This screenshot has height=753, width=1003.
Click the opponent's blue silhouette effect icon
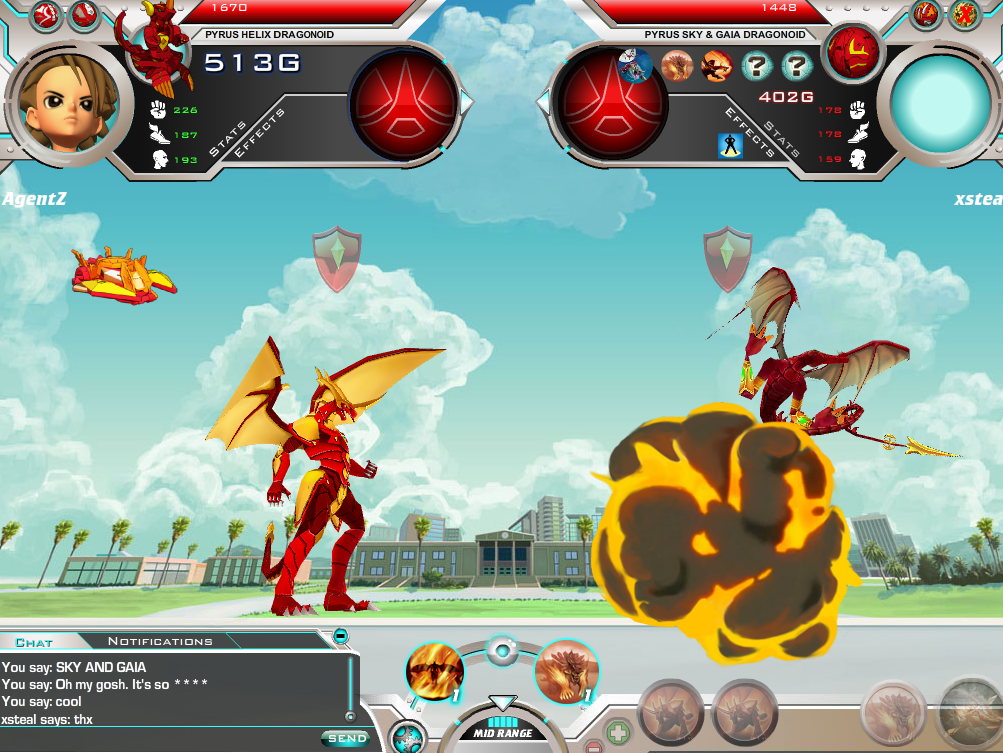(x=730, y=146)
